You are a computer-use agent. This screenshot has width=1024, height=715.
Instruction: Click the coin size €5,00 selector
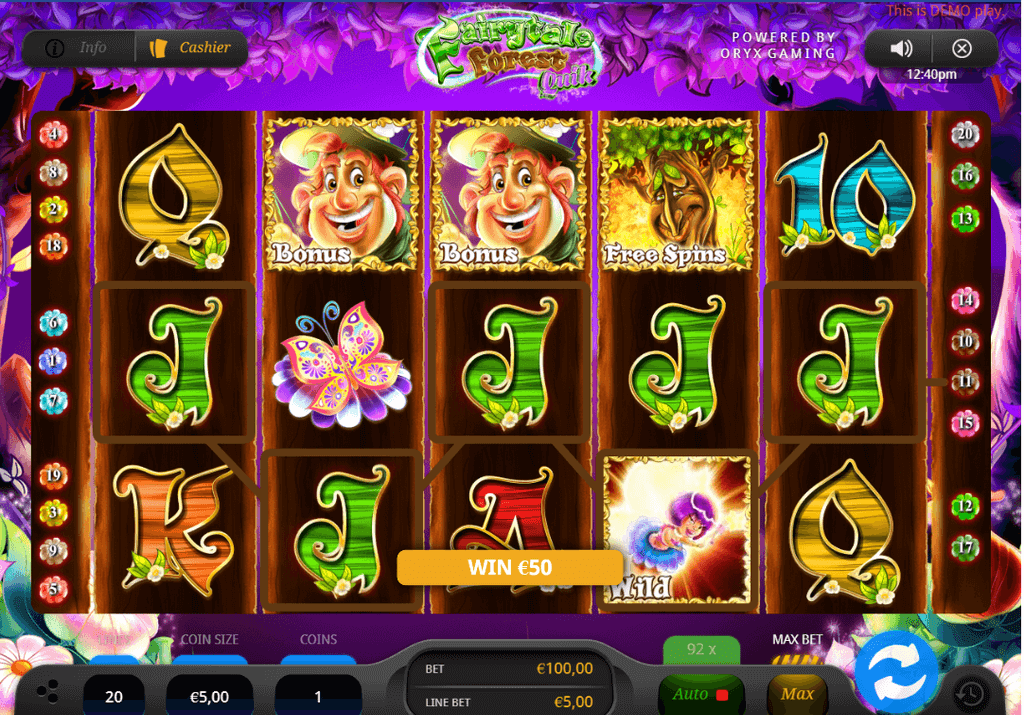click(209, 696)
